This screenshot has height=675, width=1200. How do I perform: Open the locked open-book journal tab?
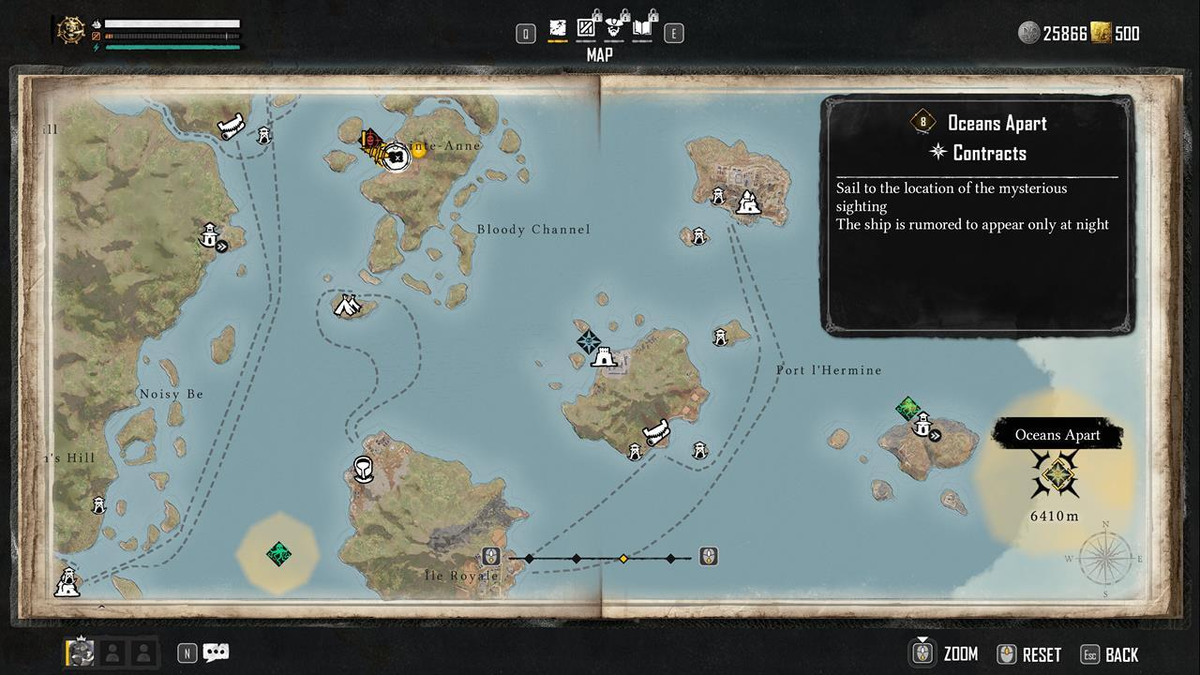coord(643,31)
